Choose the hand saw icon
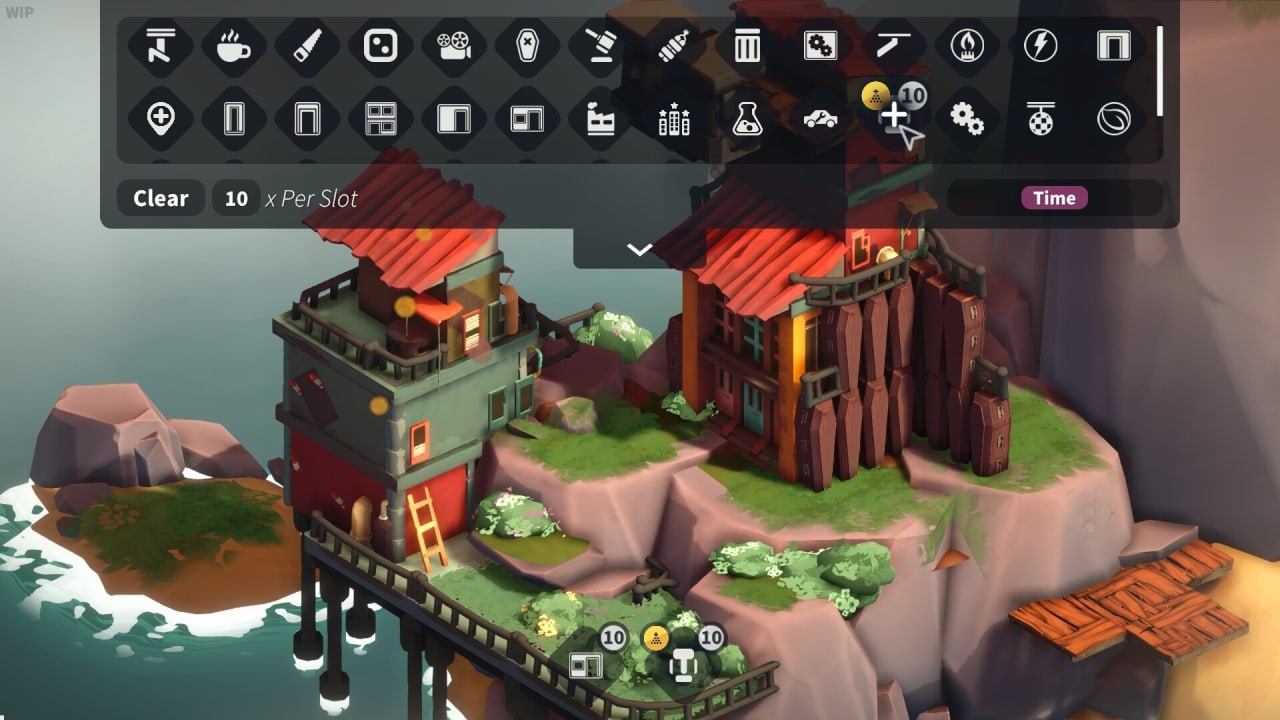1280x720 pixels. click(x=307, y=45)
